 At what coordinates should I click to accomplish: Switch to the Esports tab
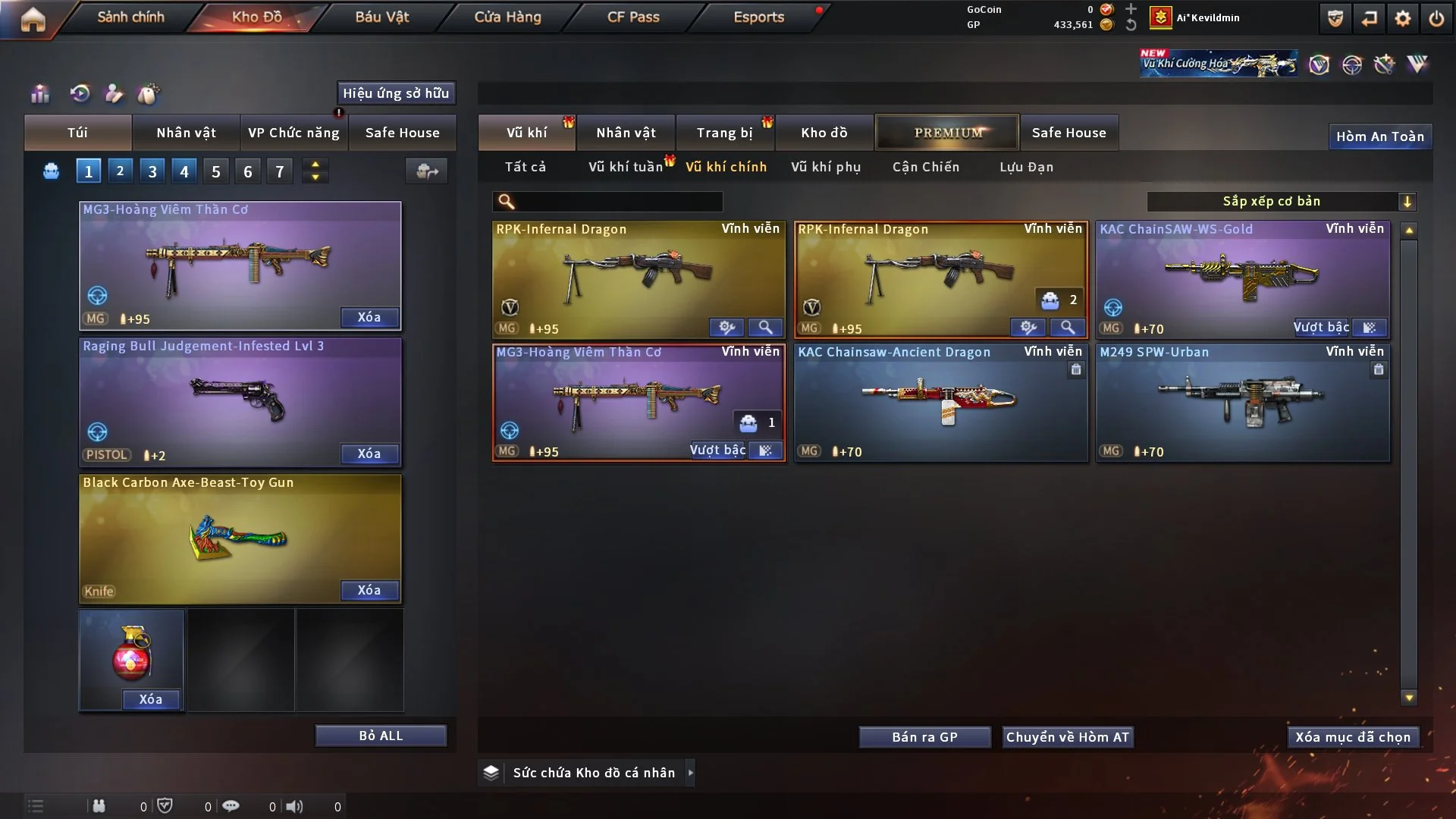click(x=758, y=17)
